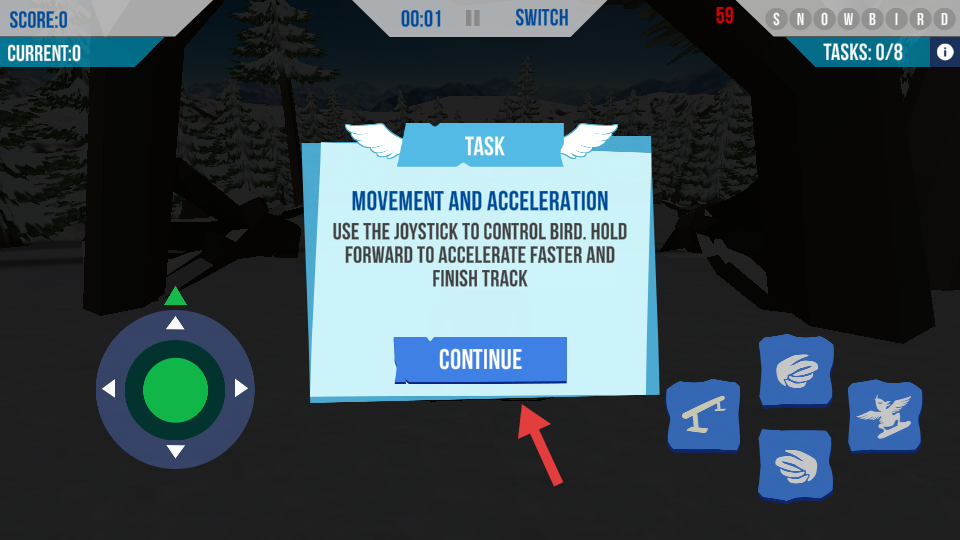Tap the joystick up arrow
The height and width of the screenshot is (540, 960).
(175, 323)
